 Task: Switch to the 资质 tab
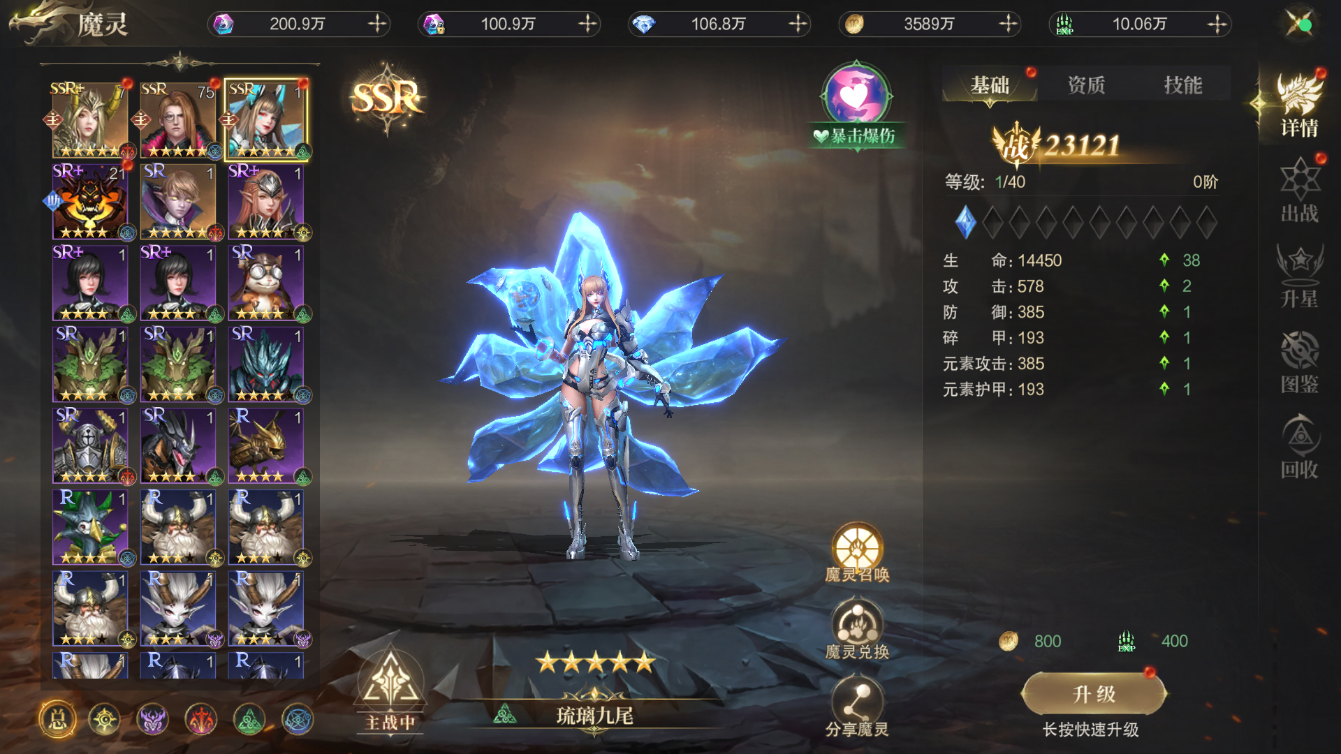click(x=1086, y=84)
